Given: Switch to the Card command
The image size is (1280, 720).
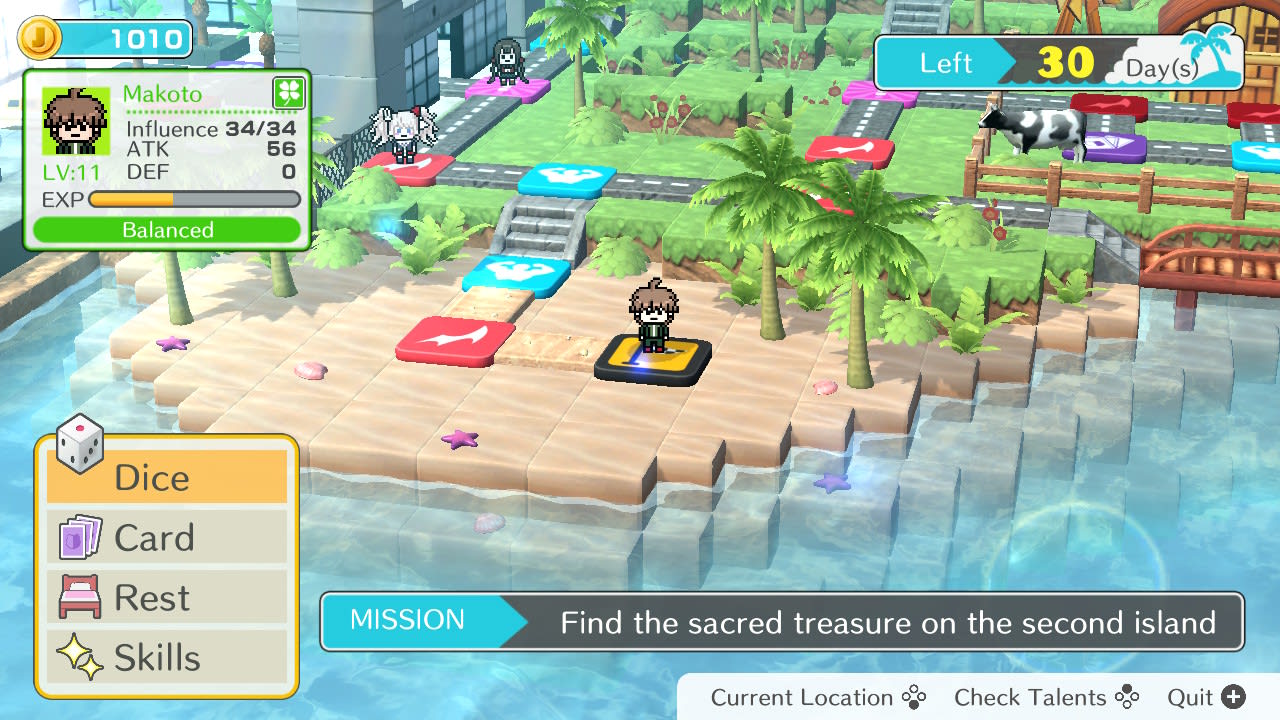Looking at the screenshot, I should [155, 537].
